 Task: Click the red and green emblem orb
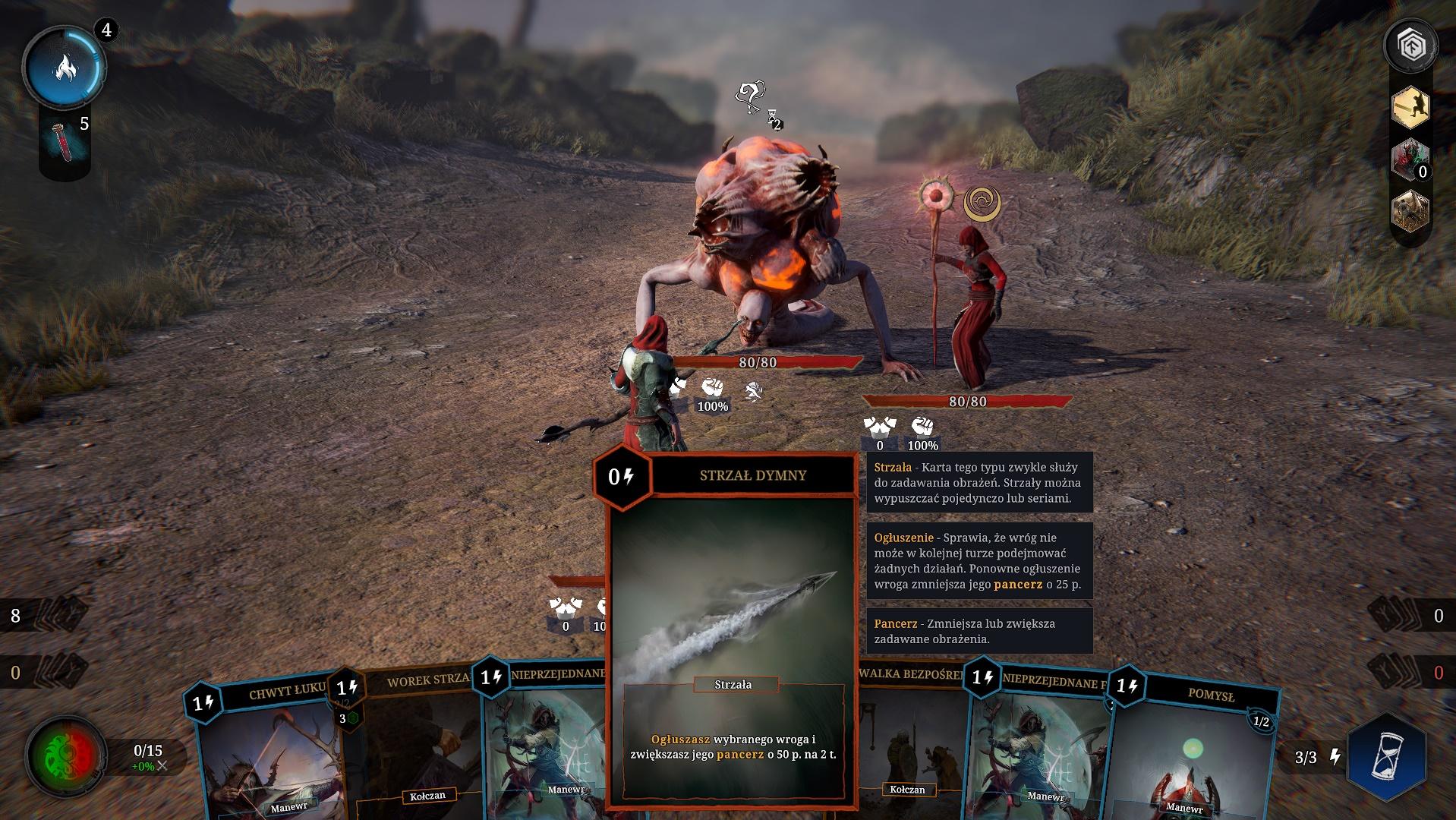tap(65, 755)
